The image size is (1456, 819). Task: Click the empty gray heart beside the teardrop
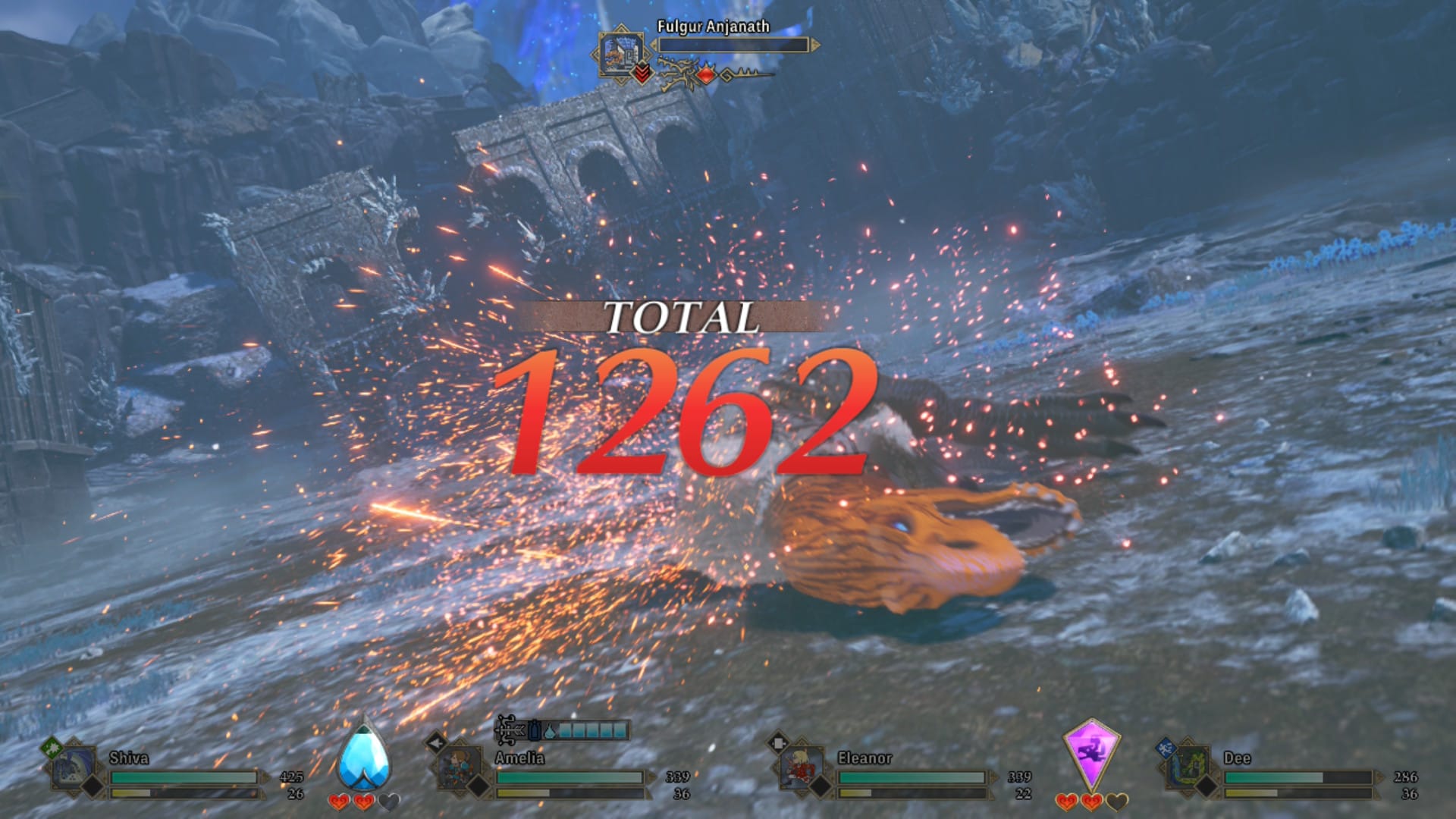[389, 802]
